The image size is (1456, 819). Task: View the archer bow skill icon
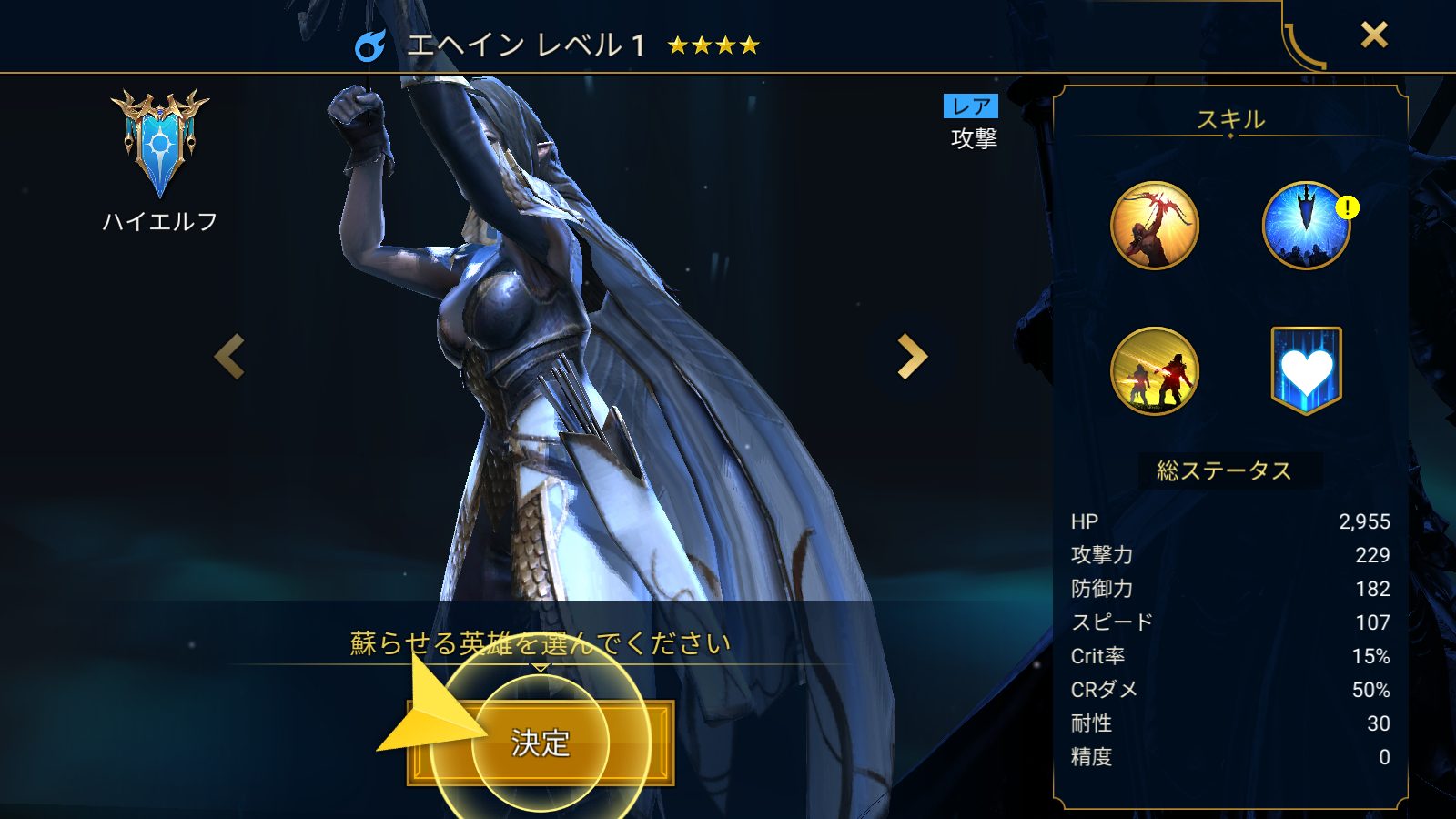click(1154, 226)
